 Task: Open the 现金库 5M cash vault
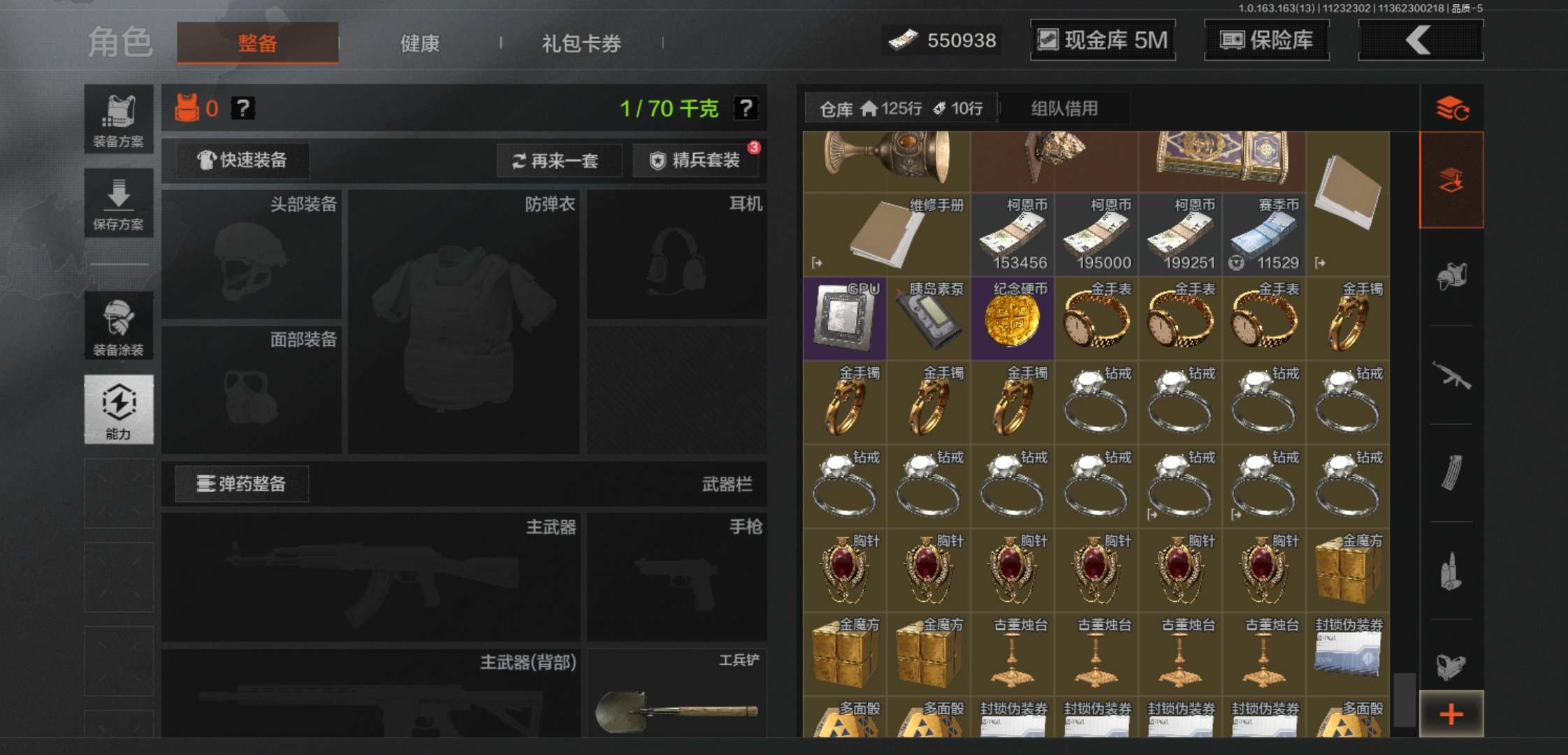[x=1103, y=40]
